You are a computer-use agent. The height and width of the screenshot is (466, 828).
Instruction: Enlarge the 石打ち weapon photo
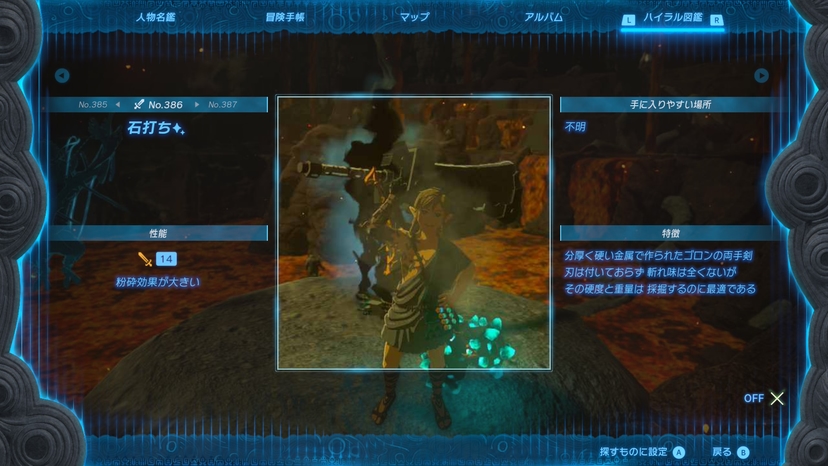click(413, 233)
